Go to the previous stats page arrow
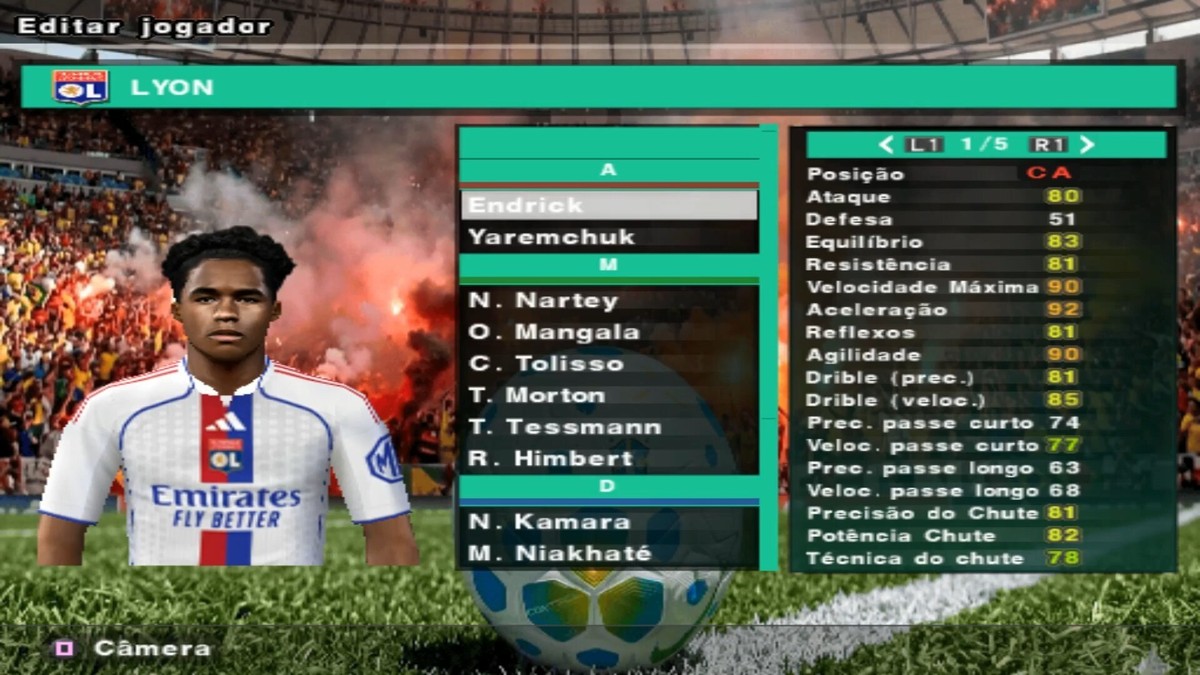This screenshot has width=1200, height=675. tap(885, 145)
